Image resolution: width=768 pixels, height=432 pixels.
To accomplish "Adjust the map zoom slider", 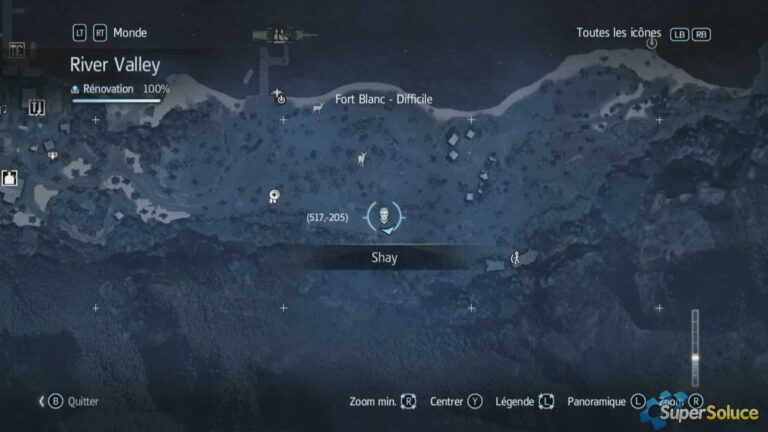I will tap(695, 357).
